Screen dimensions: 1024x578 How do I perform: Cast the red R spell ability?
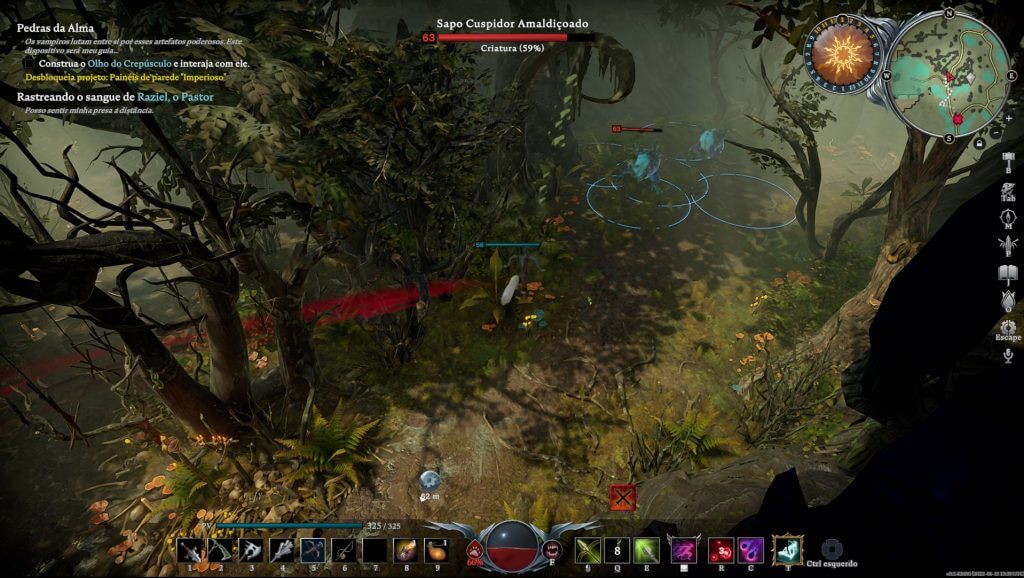pyautogui.click(x=719, y=549)
